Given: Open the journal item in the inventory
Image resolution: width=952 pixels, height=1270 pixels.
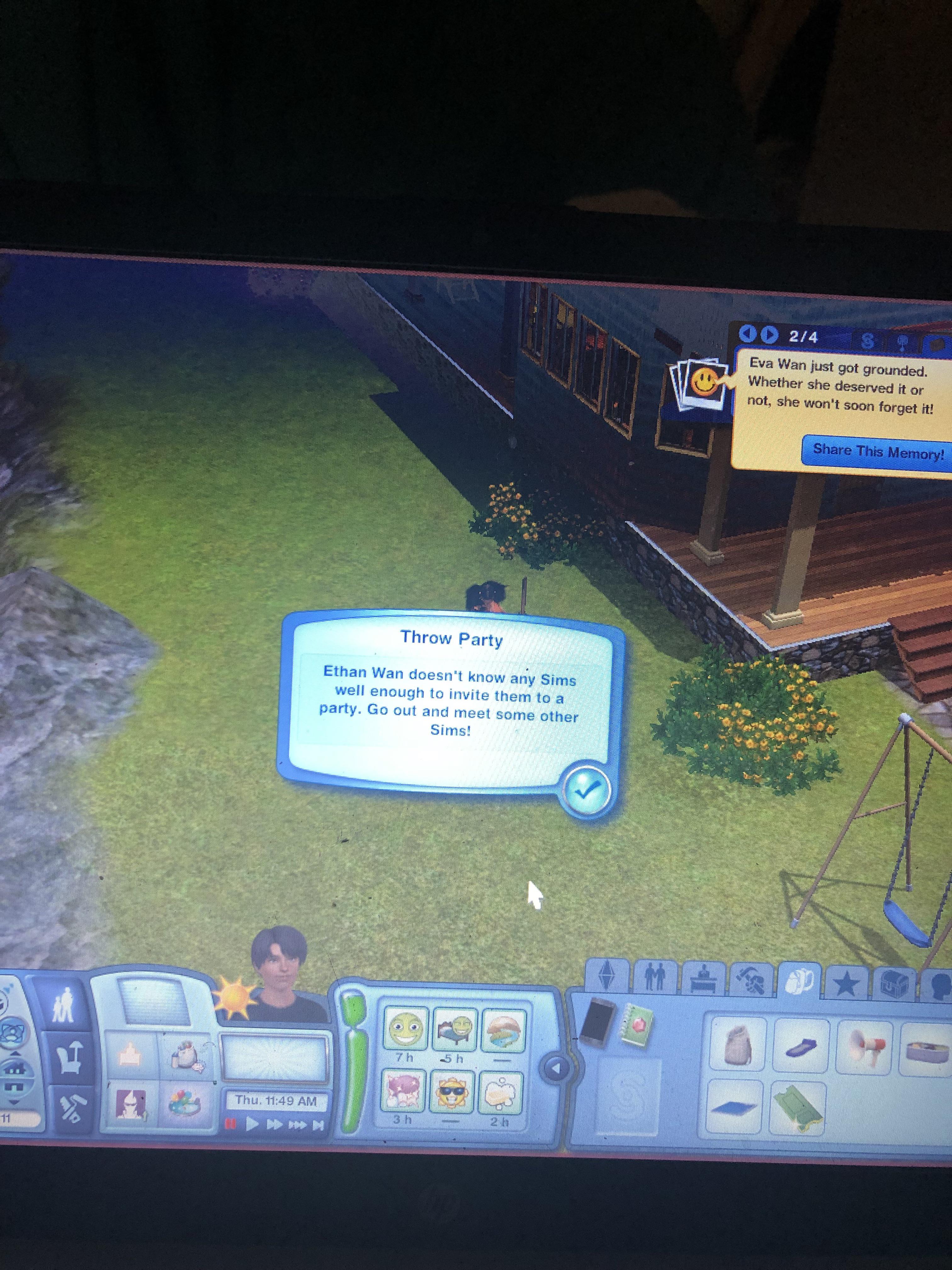Looking at the screenshot, I should (x=638, y=1025).
